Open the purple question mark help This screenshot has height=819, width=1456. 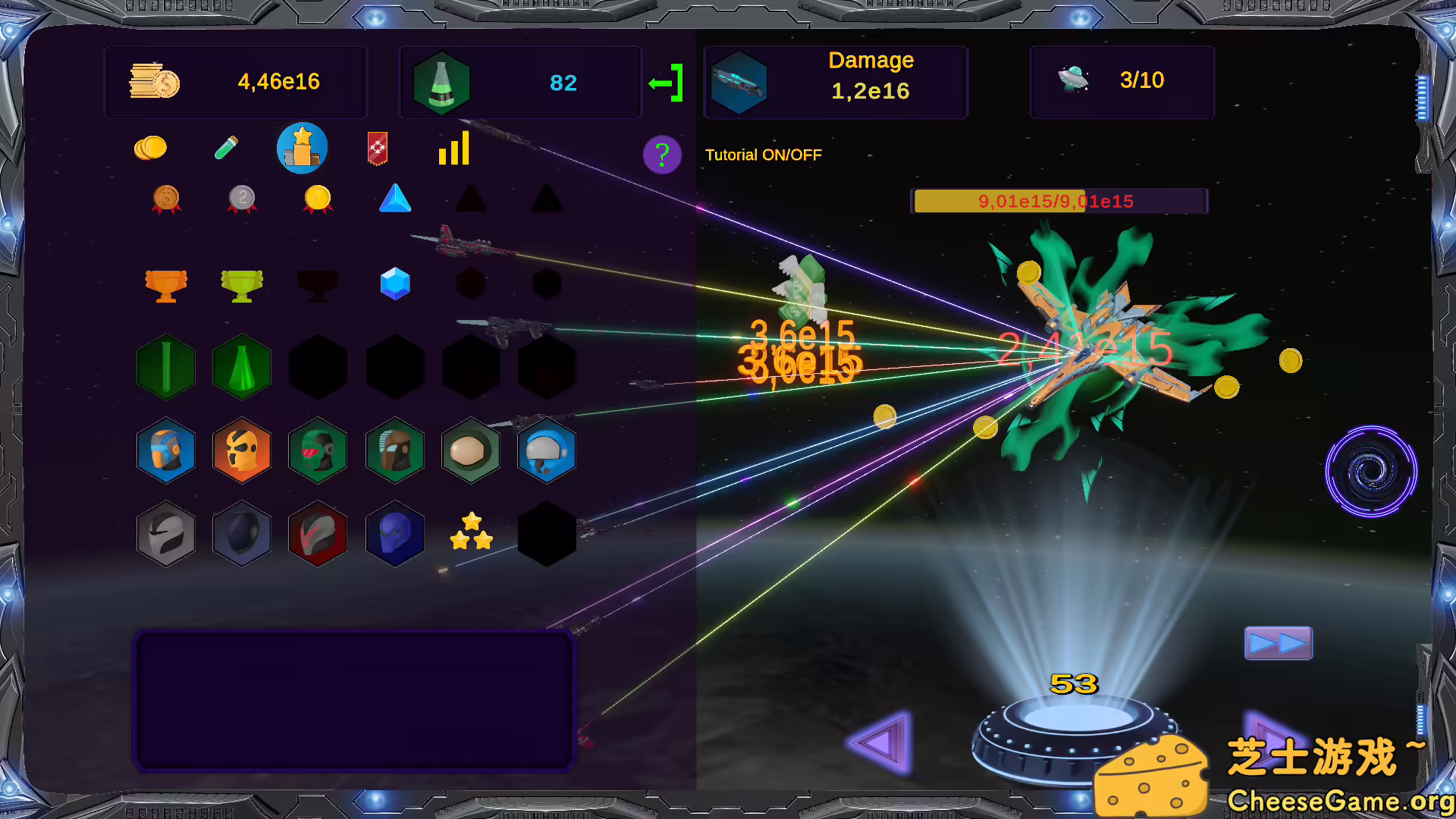662,154
